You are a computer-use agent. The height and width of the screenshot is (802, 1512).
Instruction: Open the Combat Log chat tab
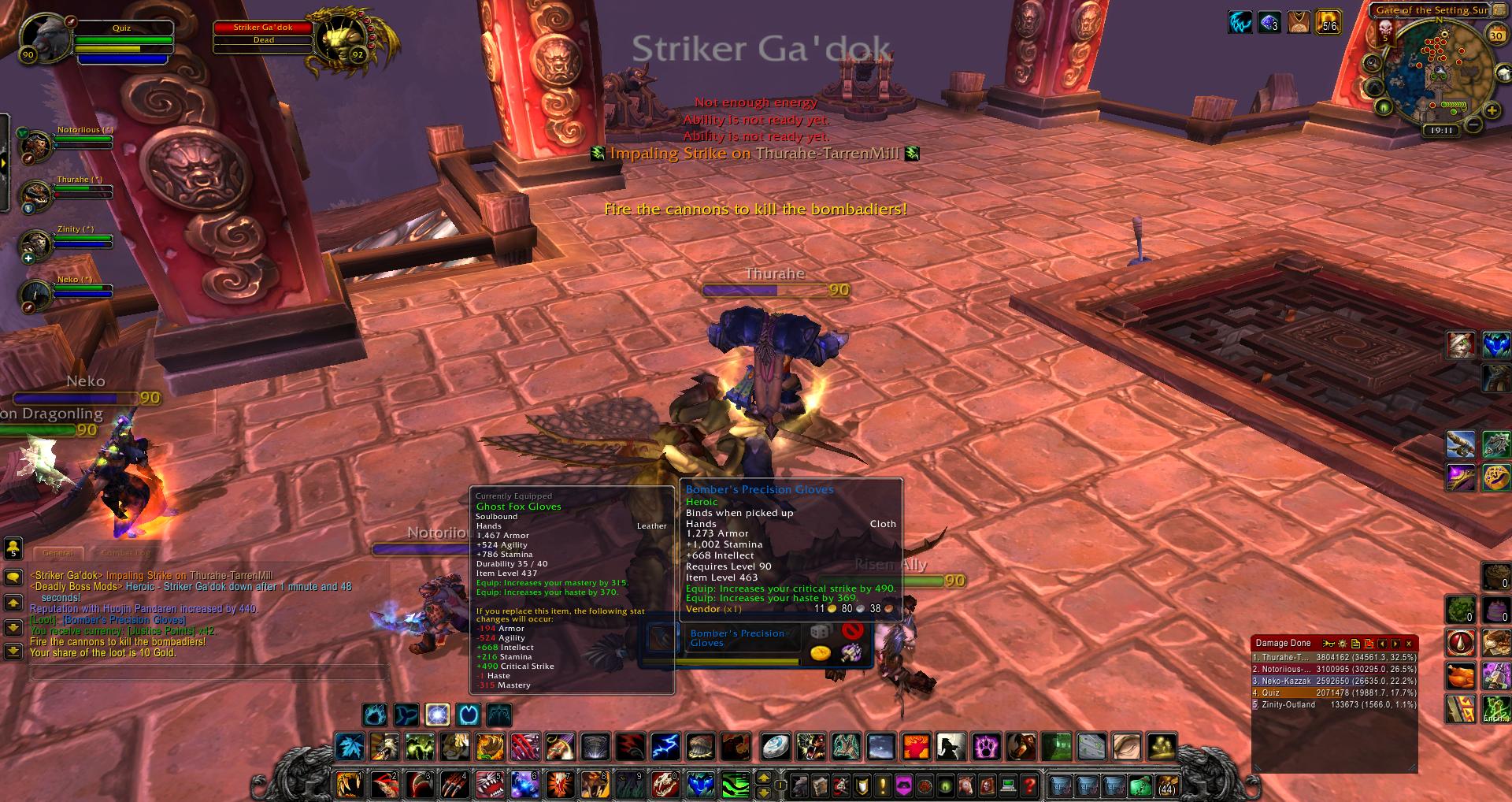pos(126,553)
